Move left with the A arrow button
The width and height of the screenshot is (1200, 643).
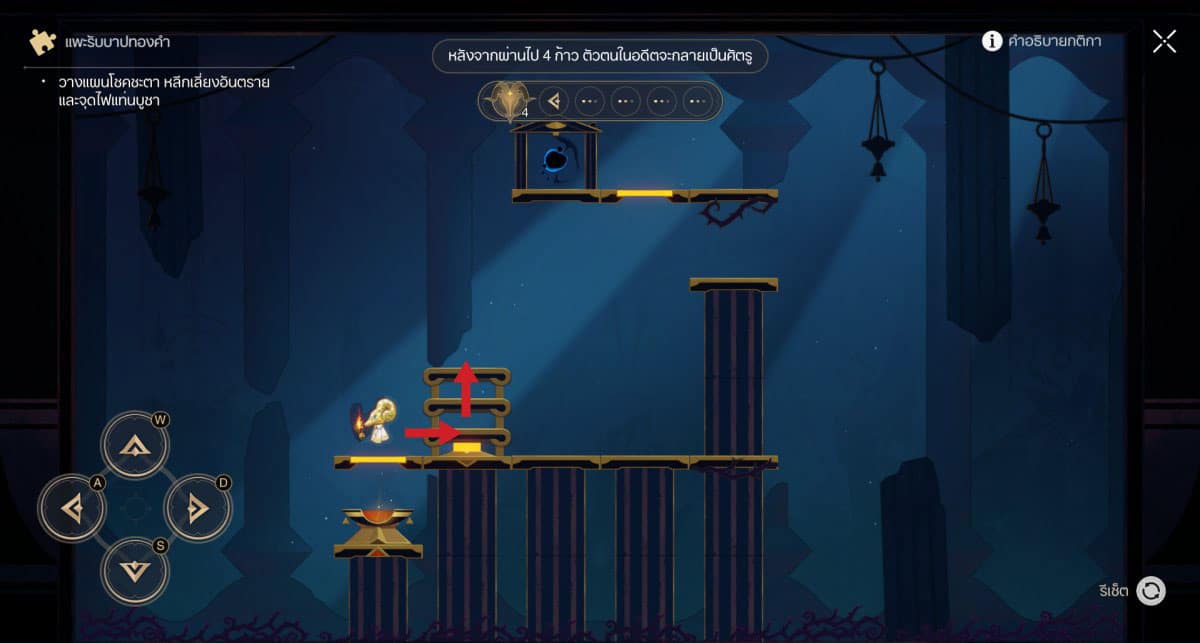pyautogui.click(x=72, y=509)
